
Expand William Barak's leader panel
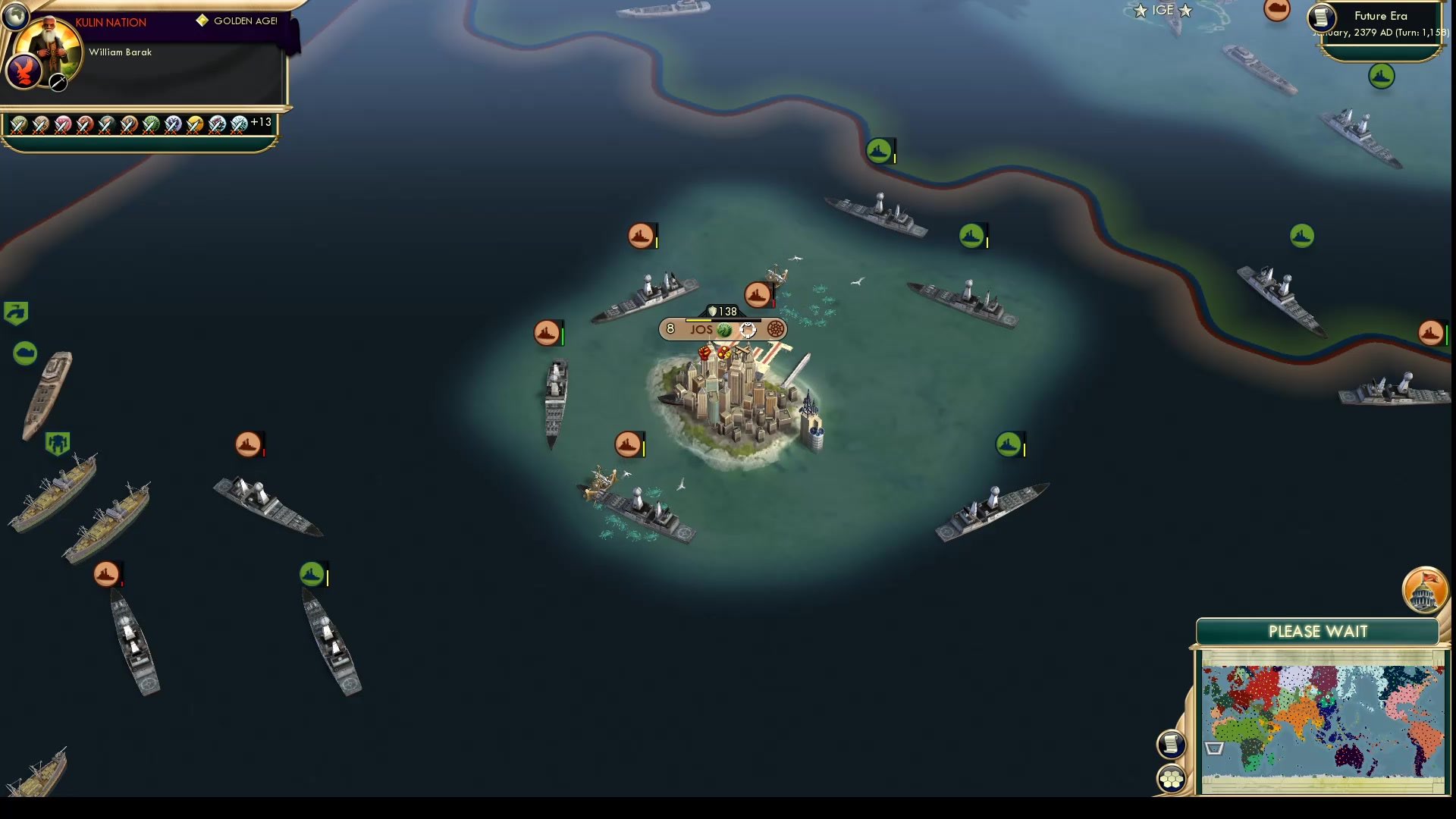[x=120, y=52]
